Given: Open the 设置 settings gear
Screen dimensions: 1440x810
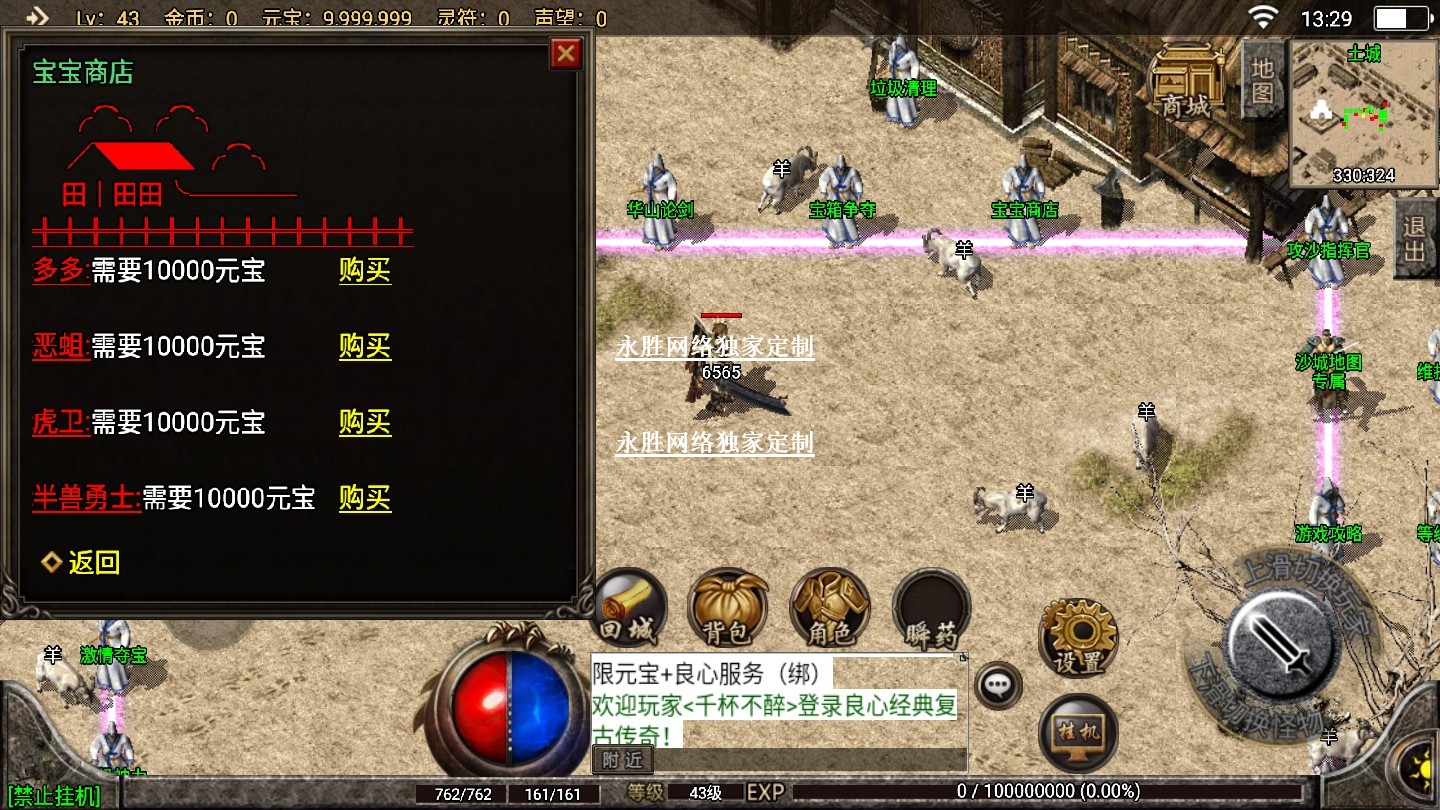Looking at the screenshot, I should 1078,637.
